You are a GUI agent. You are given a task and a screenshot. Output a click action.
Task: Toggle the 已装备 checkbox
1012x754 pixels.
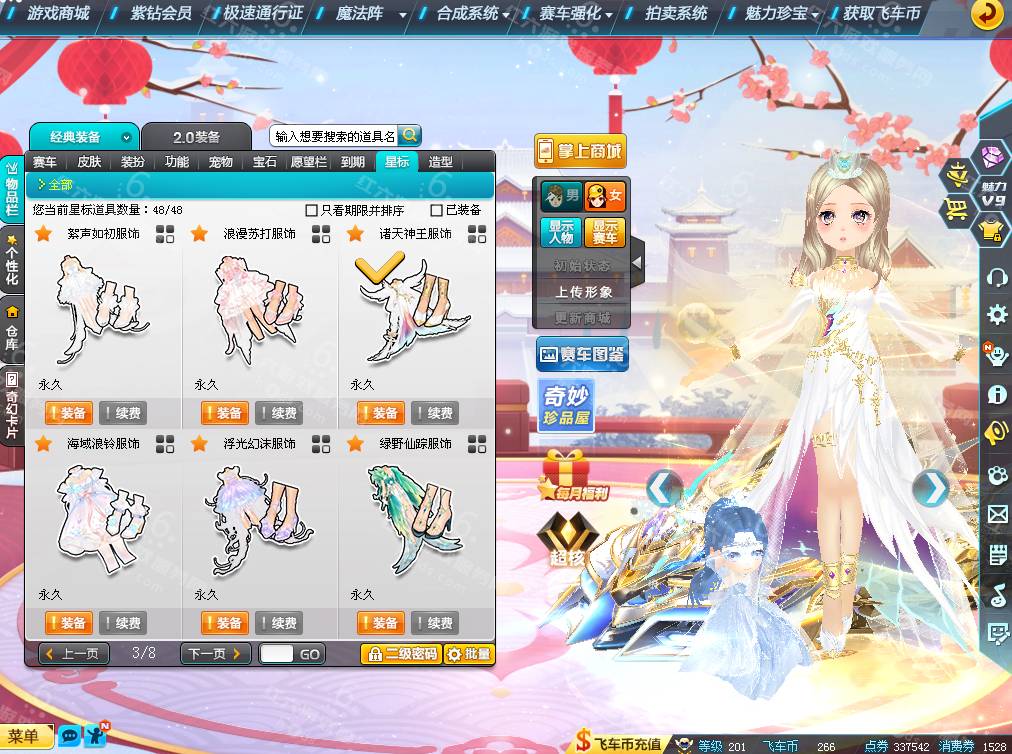coord(436,210)
